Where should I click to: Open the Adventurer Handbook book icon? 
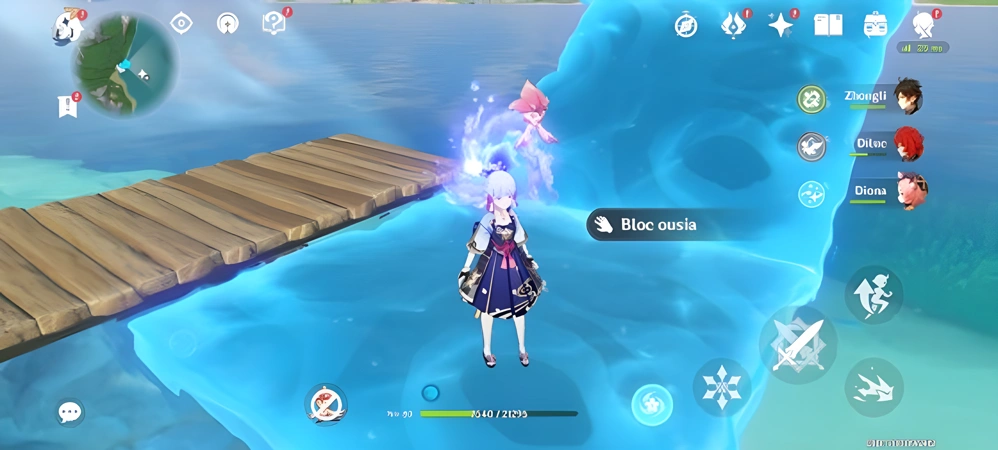click(x=828, y=25)
